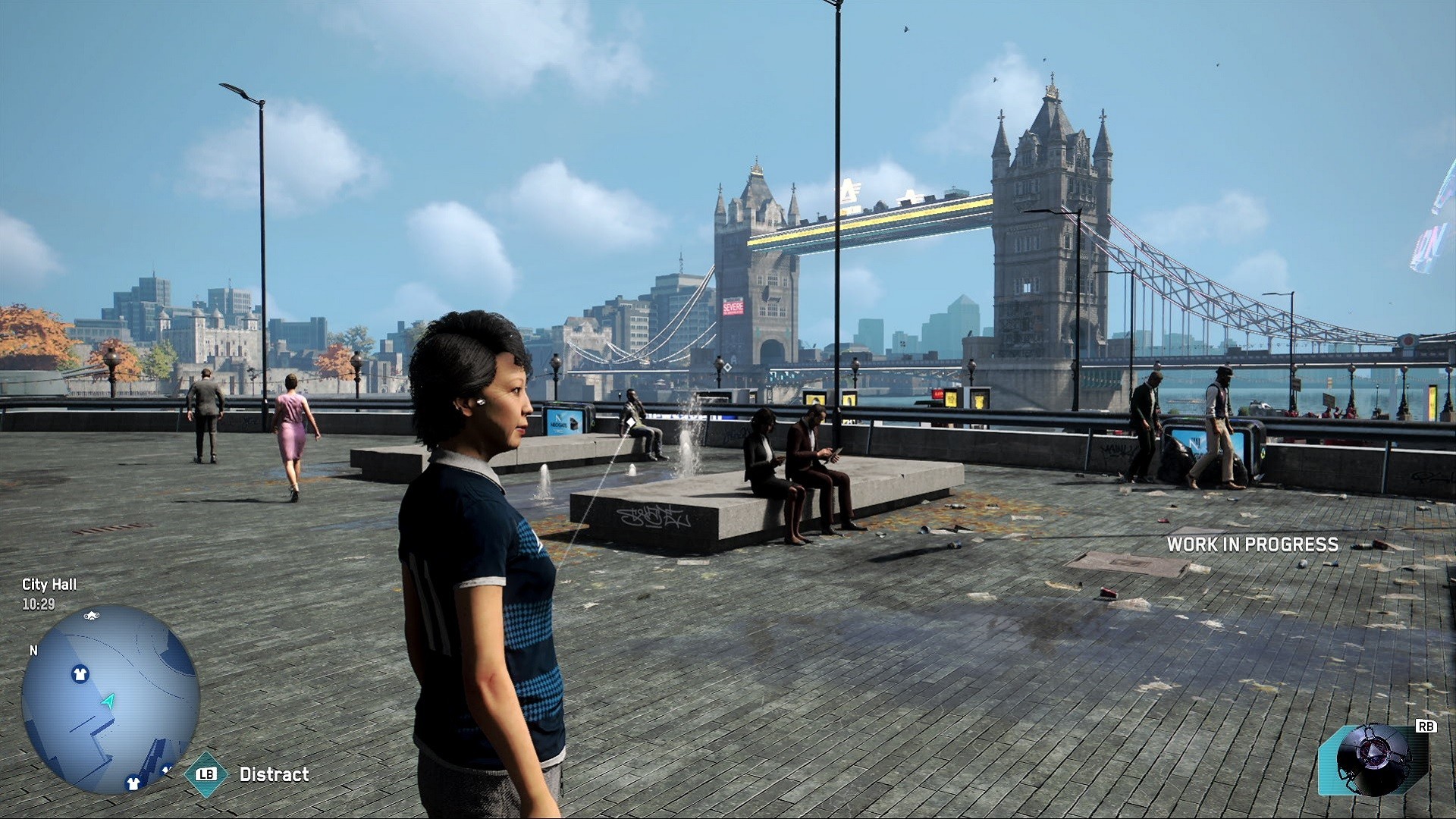Click the RB button glyph above the gadget wheel
Image resolution: width=1456 pixels, height=819 pixels.
point(1426,726)
